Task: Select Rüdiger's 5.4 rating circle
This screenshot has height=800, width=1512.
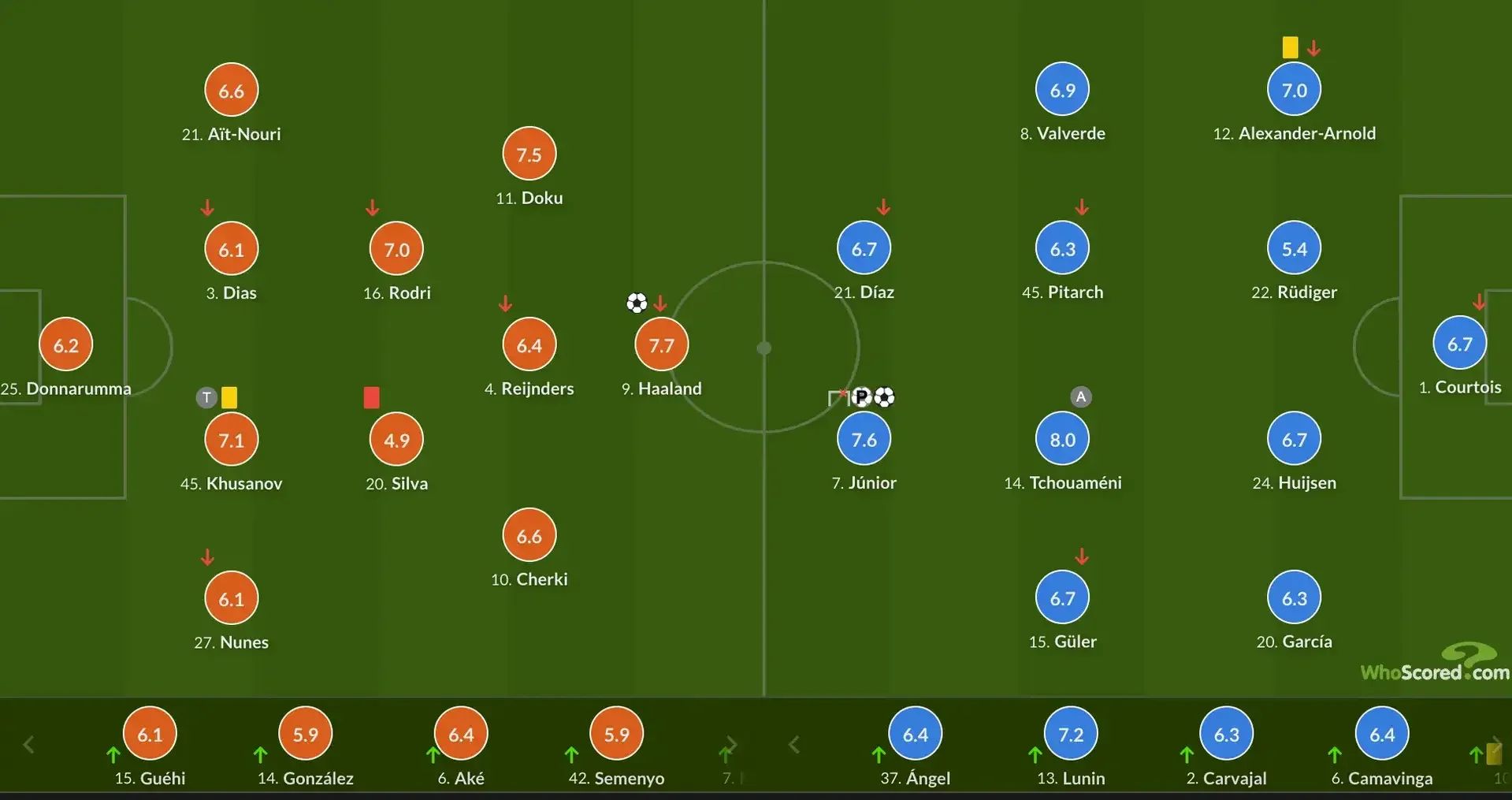Action: click(x=1294, y=249)
